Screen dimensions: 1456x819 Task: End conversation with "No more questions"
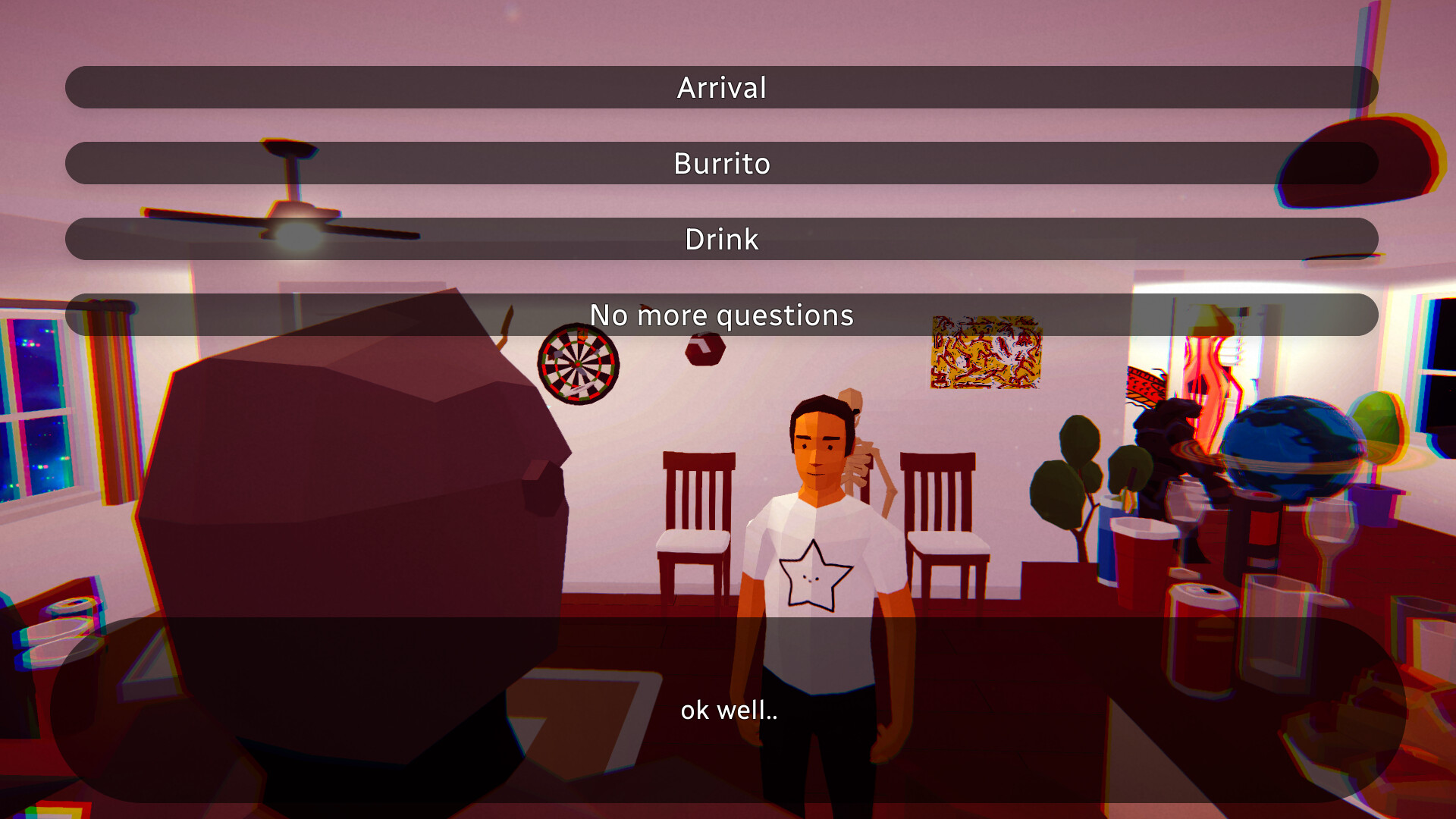(x=722, y=315)
